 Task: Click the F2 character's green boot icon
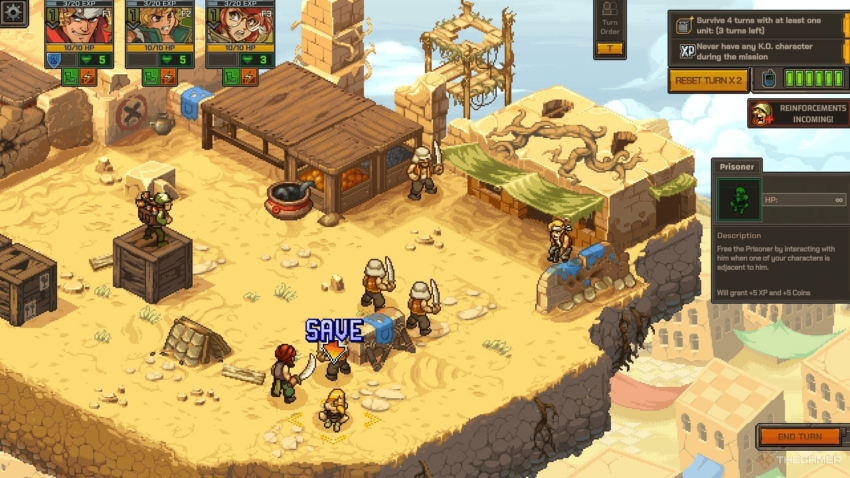(x=152, y=76)
